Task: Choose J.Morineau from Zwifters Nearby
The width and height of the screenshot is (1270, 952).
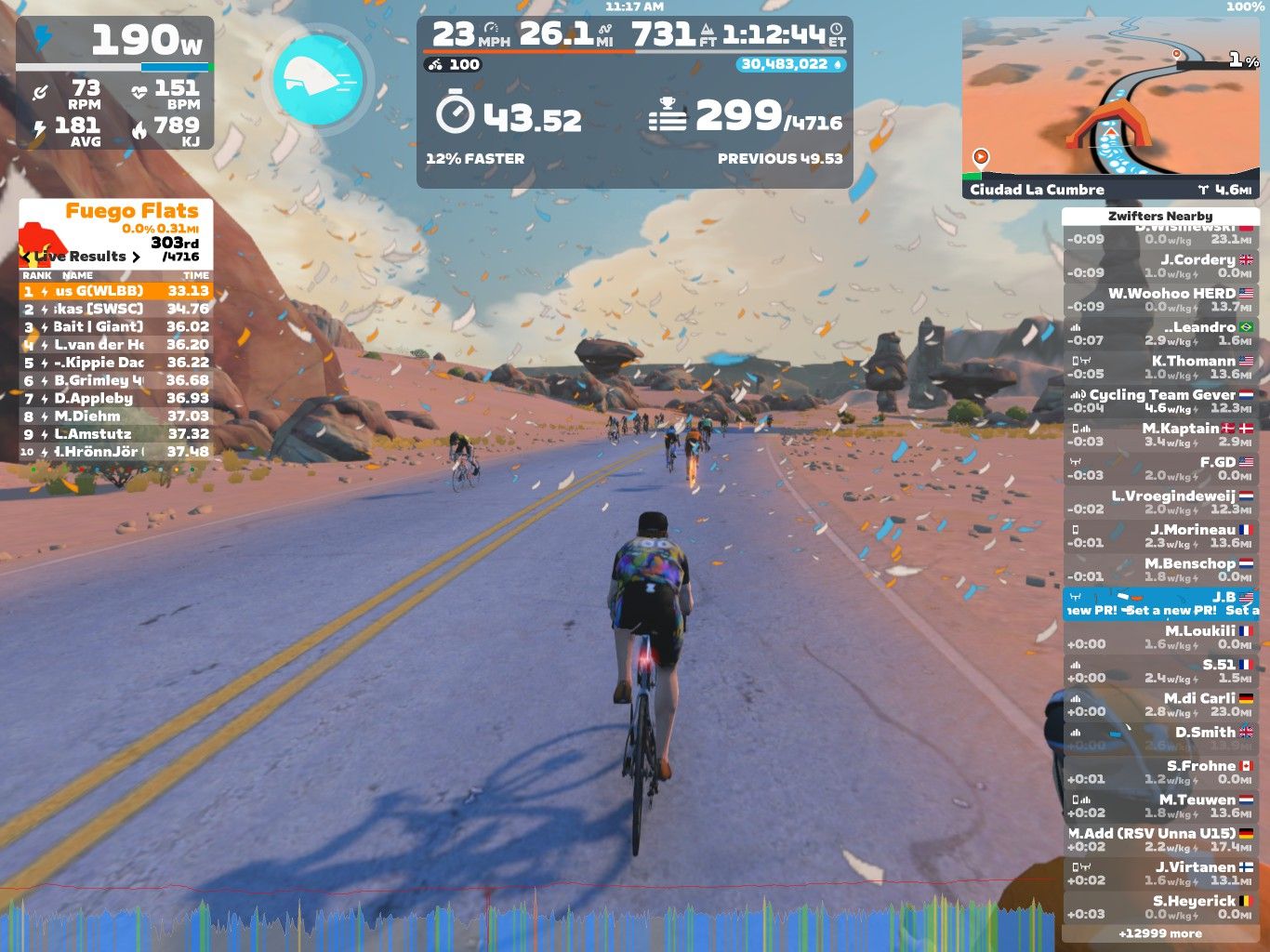Action: (1159, 535)
